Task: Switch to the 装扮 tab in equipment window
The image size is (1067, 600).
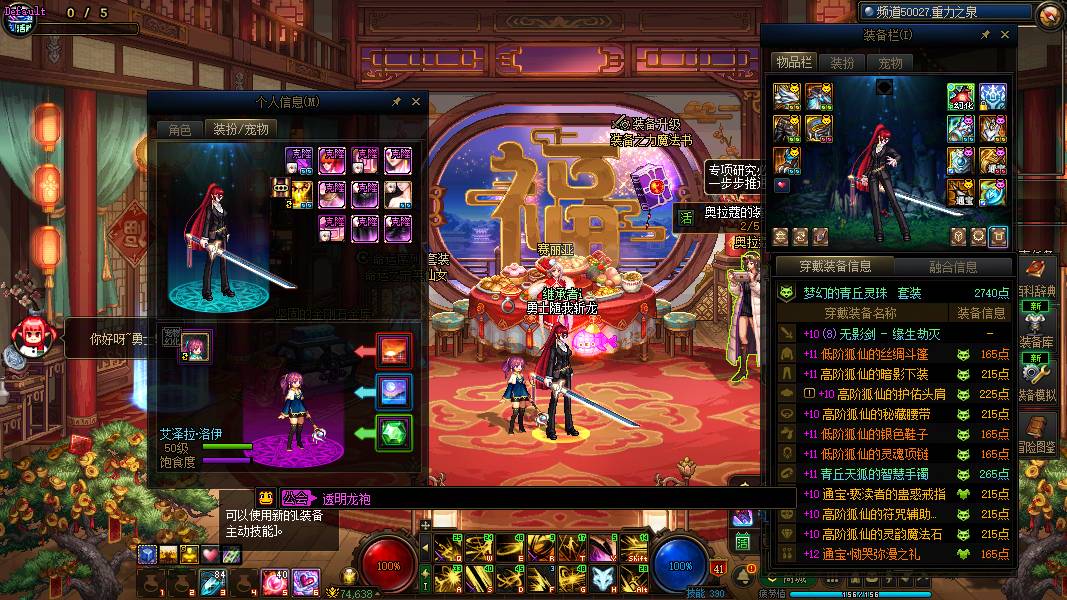Action: pos(843,63)
